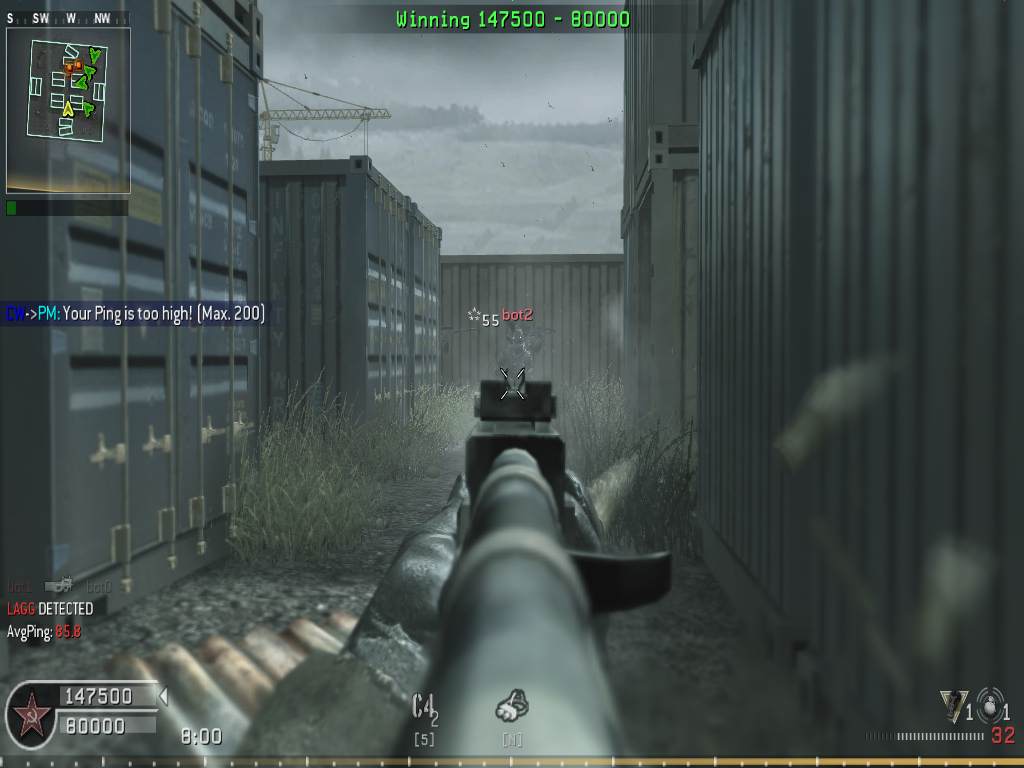Click the kill feed gun icon
Screen dimensions: 1024x768
click(x=59, y=586)
